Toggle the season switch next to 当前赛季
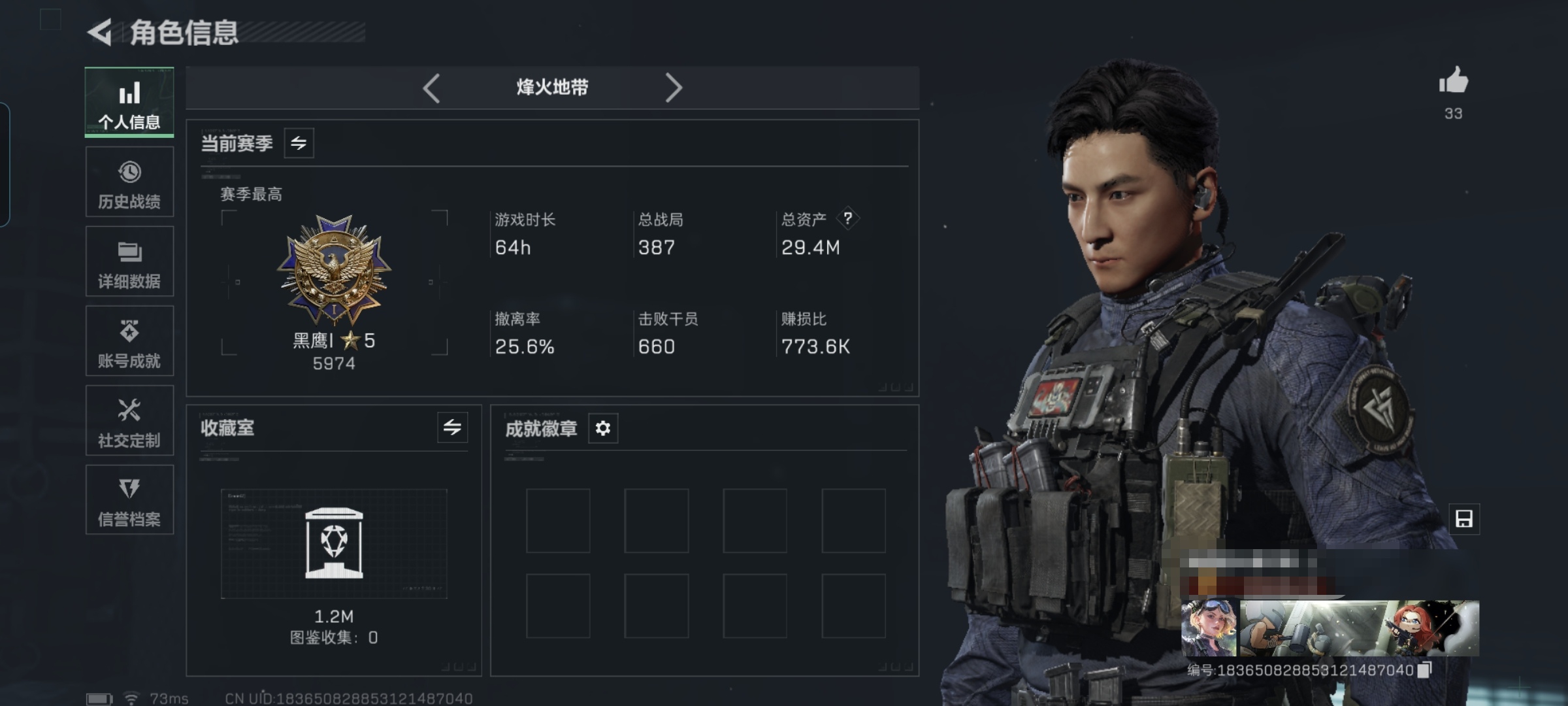 [x=299, y=143]
